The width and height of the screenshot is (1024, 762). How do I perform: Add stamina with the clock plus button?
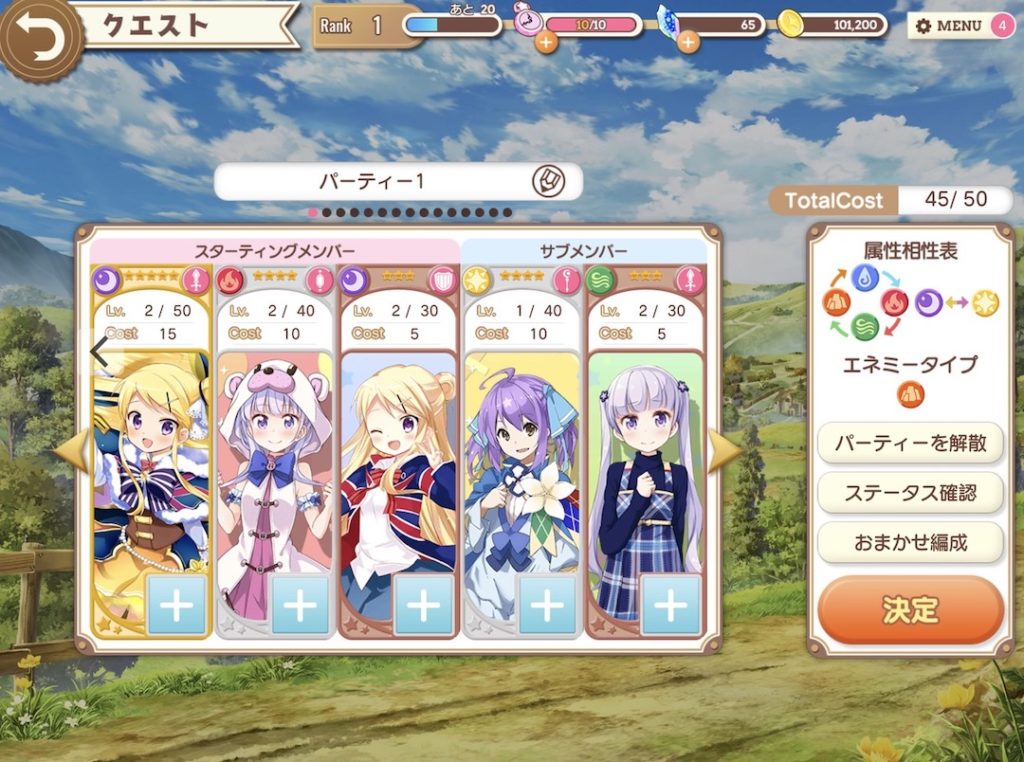point(546,42)
